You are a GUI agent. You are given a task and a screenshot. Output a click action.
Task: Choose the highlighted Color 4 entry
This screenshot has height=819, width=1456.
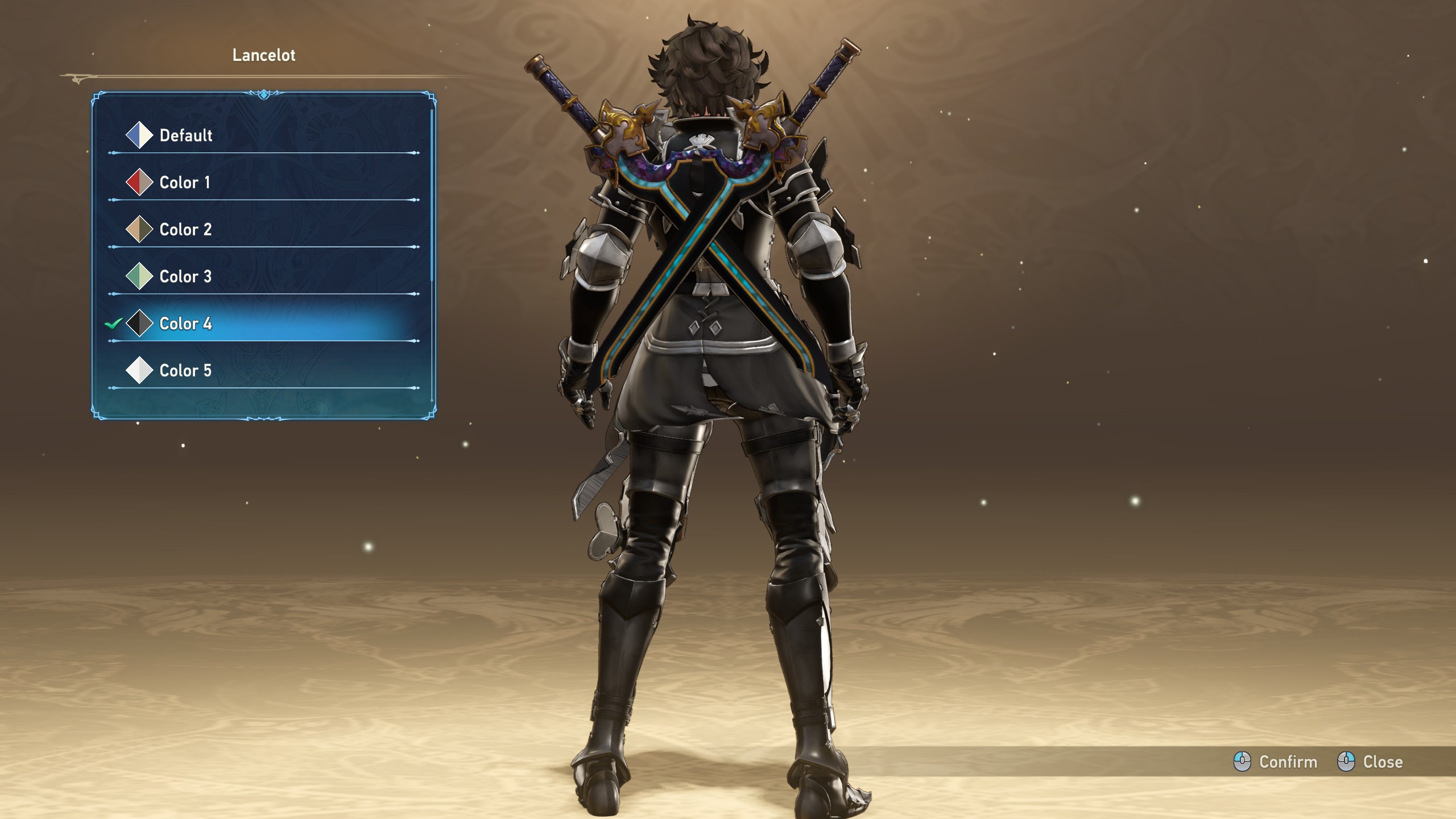pos(185,324)
